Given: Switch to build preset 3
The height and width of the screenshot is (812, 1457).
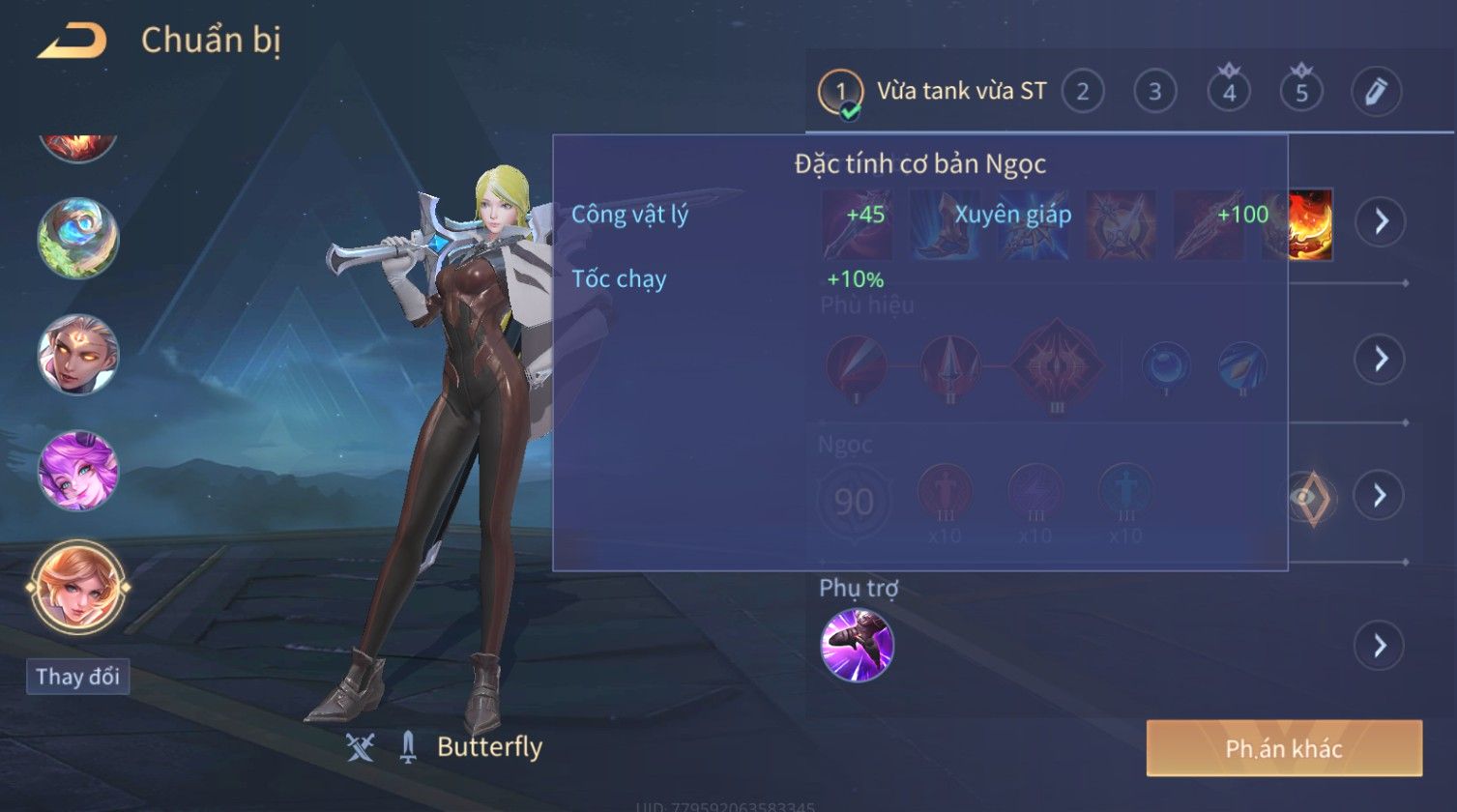Looking at the screenshot, I should [1154, 92].
